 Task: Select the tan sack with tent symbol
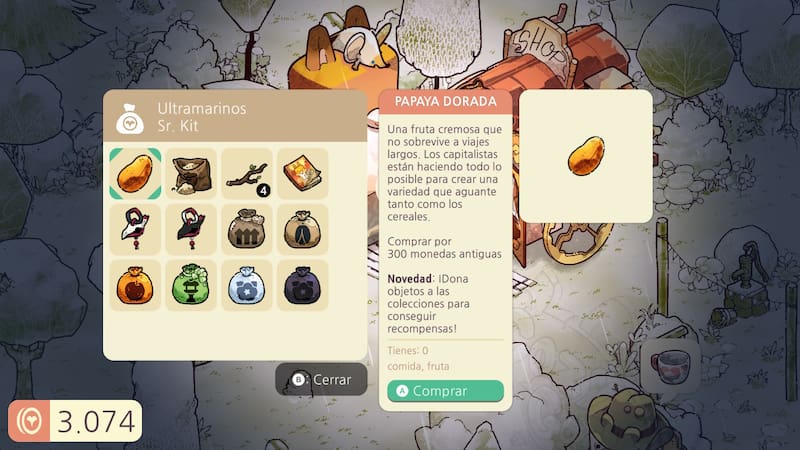coord(303,229)
